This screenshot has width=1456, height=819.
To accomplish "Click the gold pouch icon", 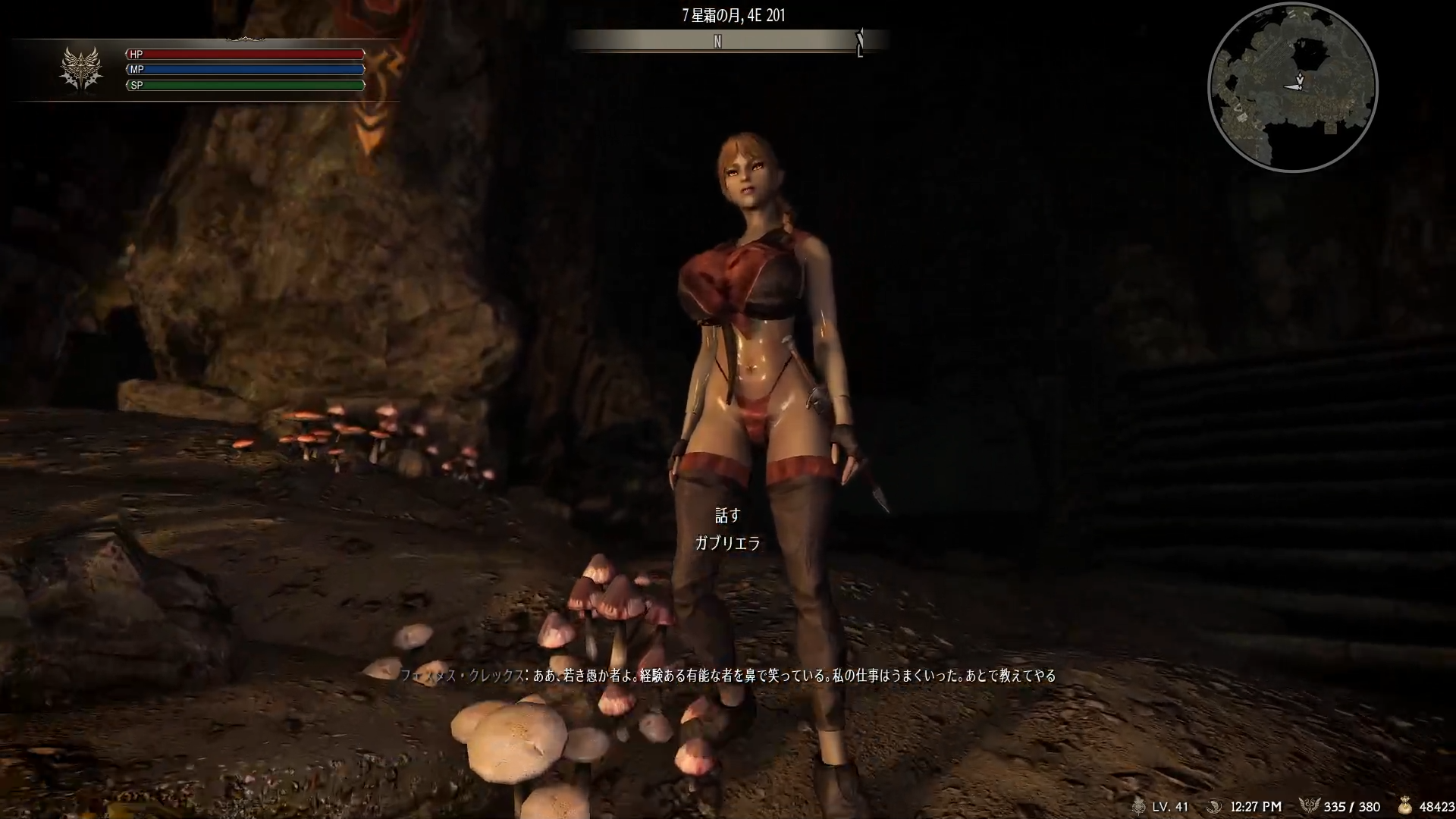I will pos(1405,806).
